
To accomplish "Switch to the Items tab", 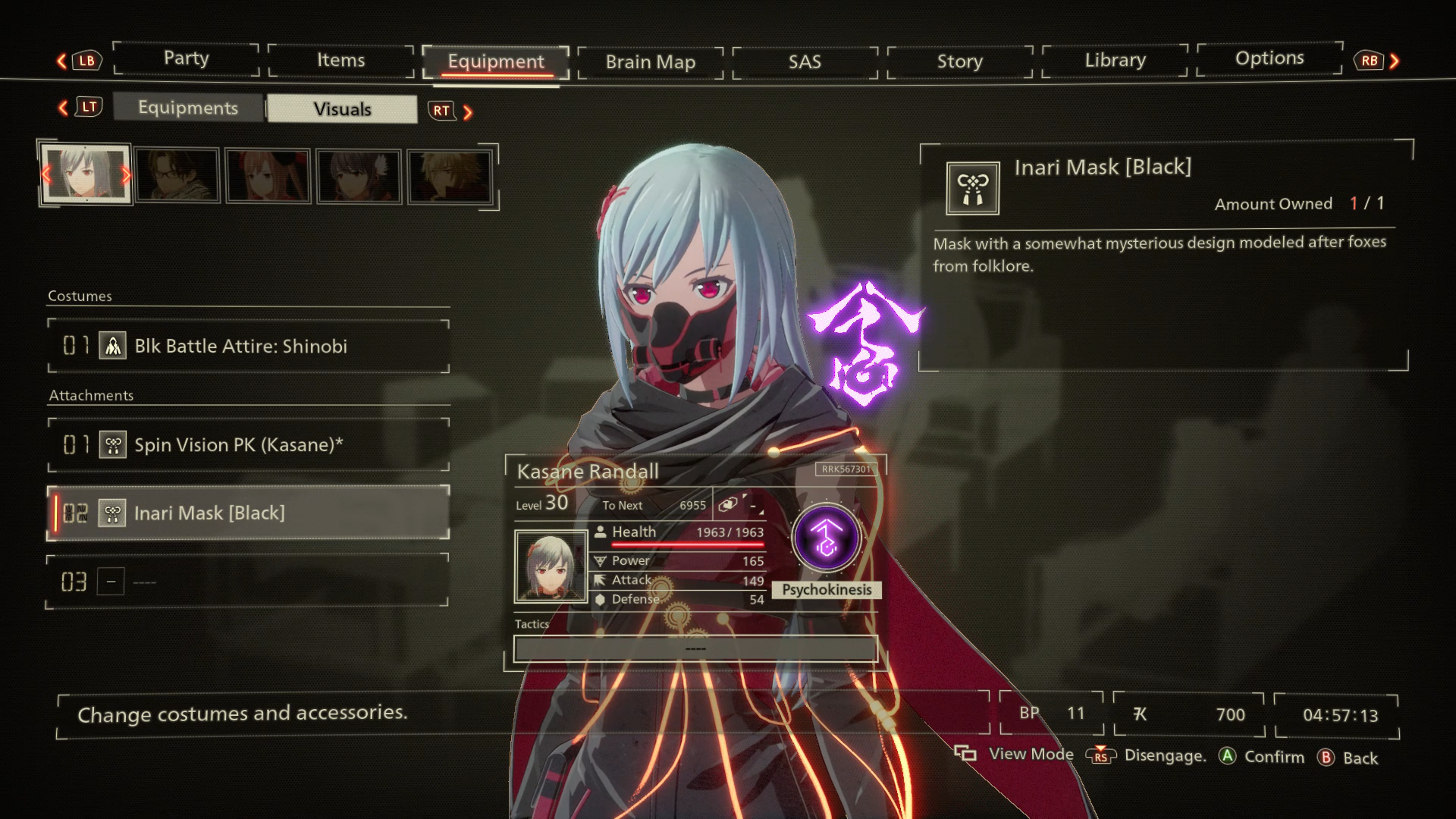I will pos(340,61).
